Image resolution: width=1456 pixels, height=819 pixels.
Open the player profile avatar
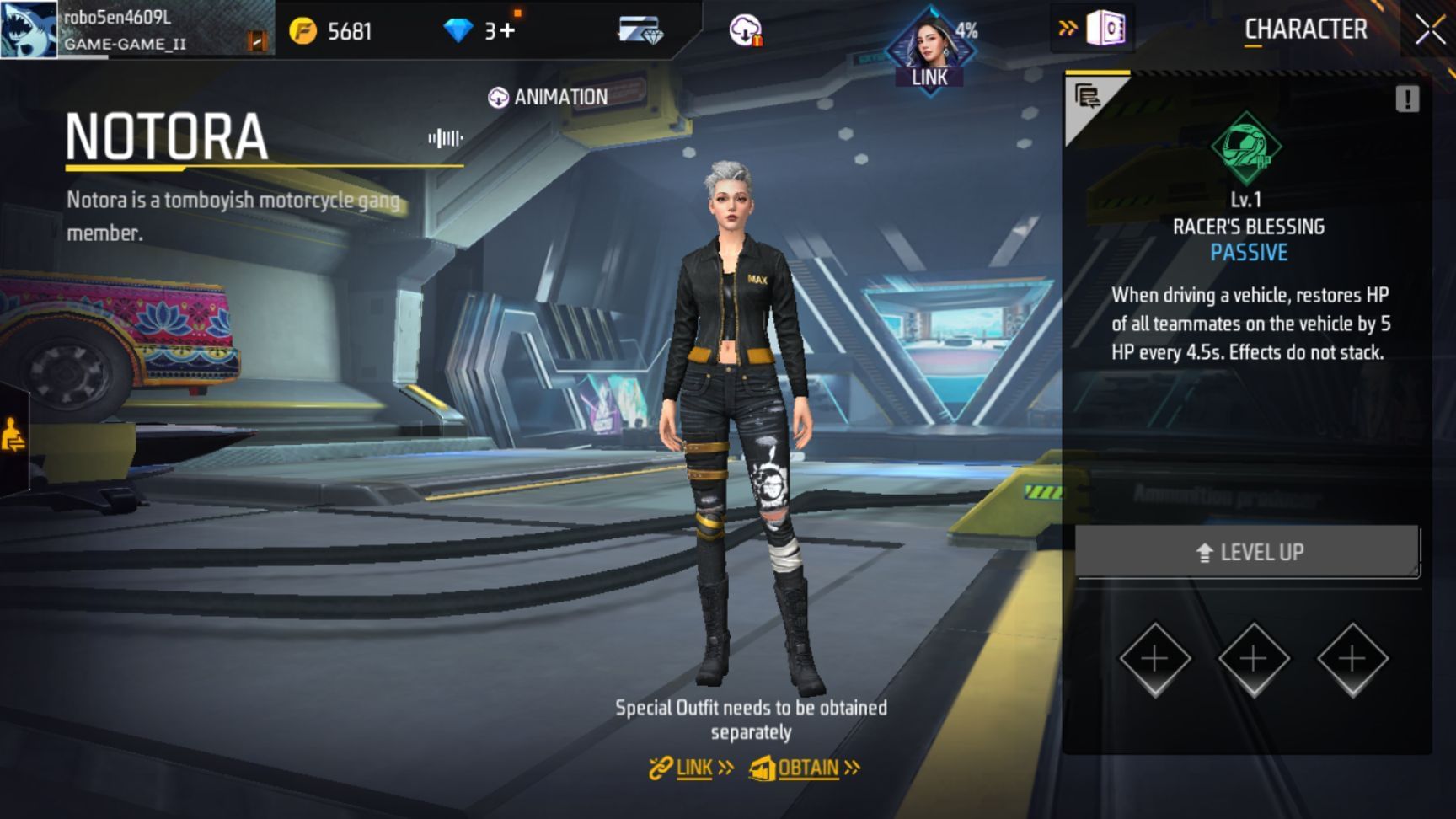tap(29, 29)
